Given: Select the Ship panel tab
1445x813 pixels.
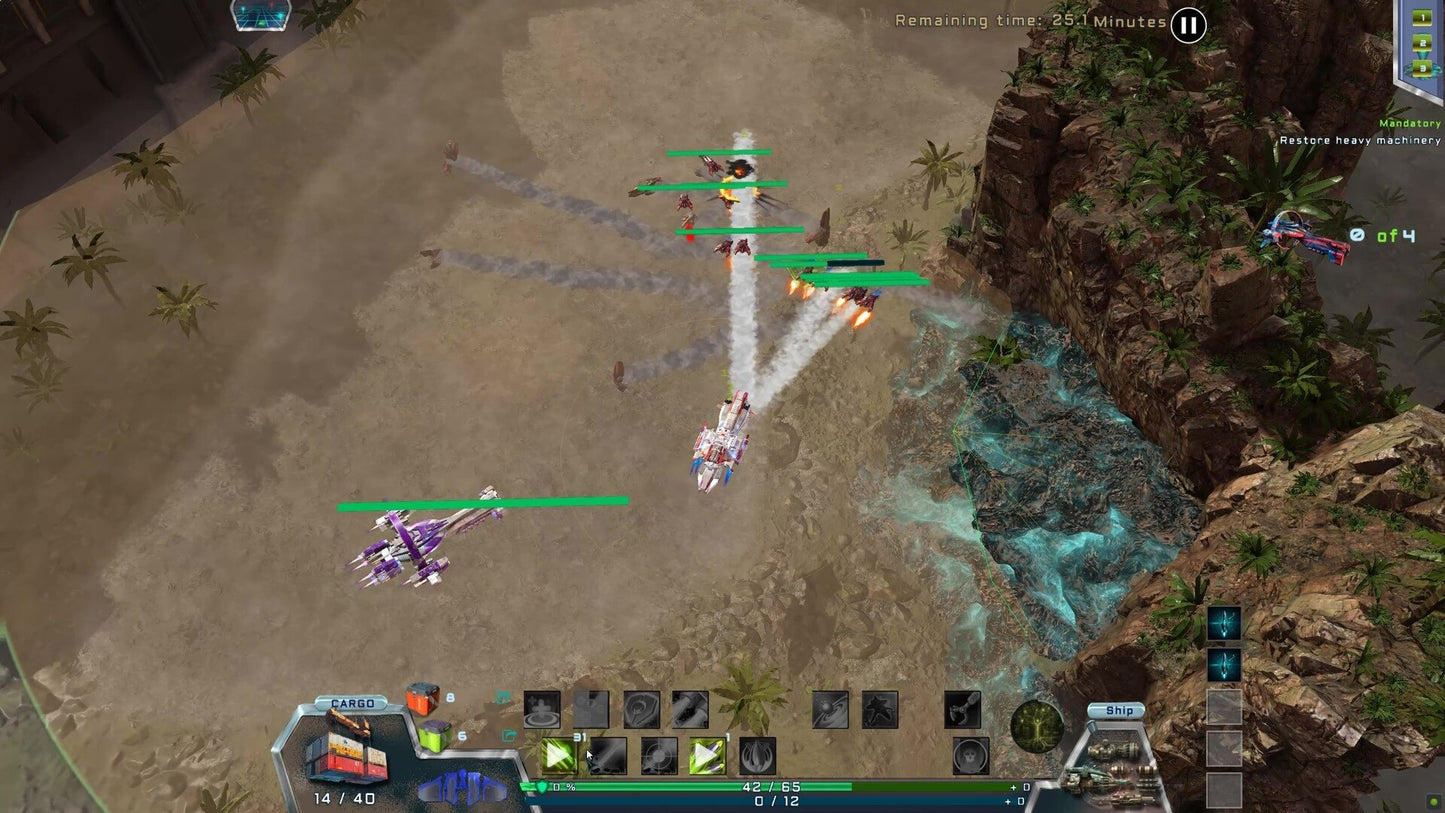Looking at the screenshot, I should click(1116, 710).
